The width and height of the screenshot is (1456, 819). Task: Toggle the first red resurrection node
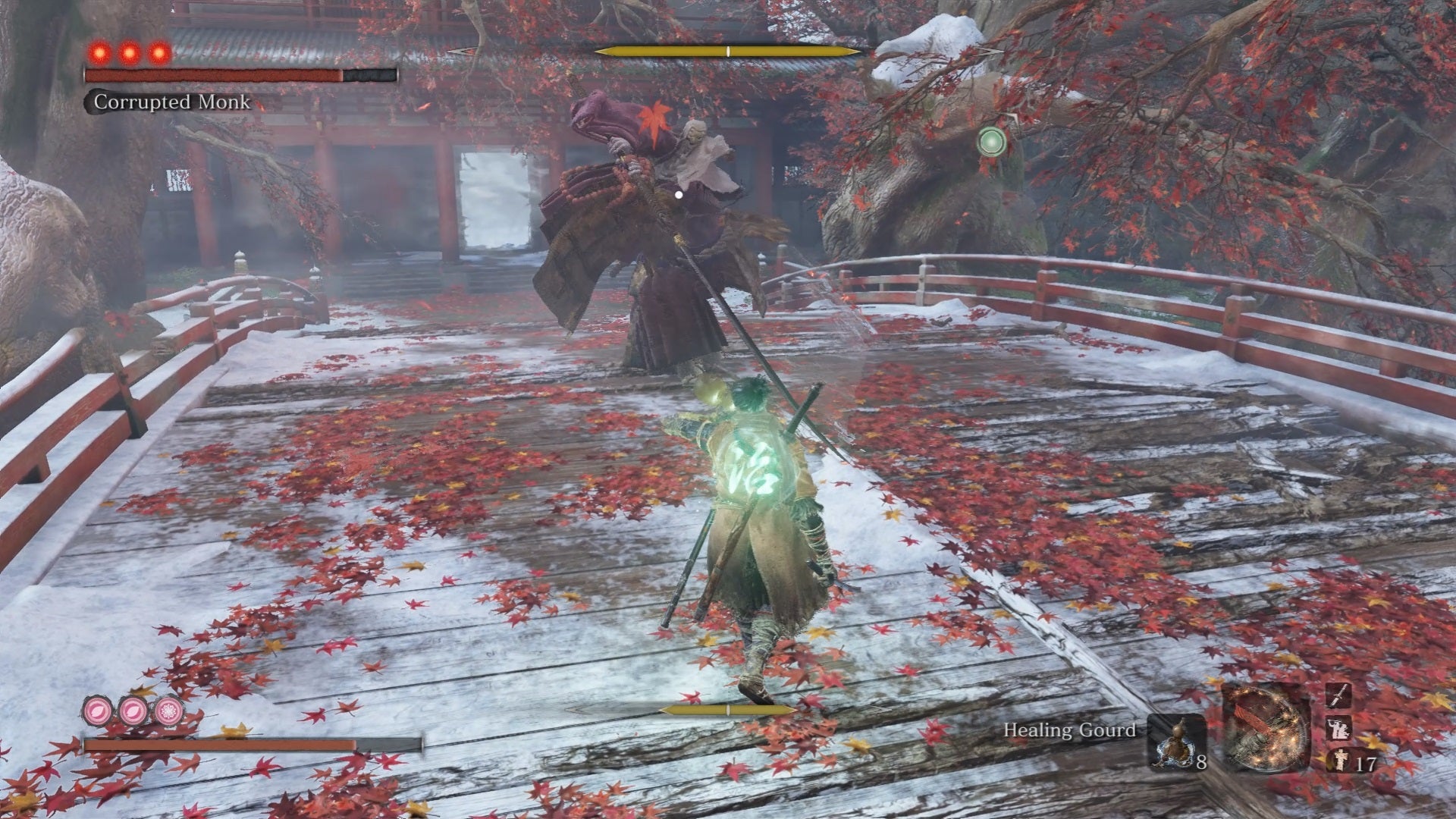(100, 53)
